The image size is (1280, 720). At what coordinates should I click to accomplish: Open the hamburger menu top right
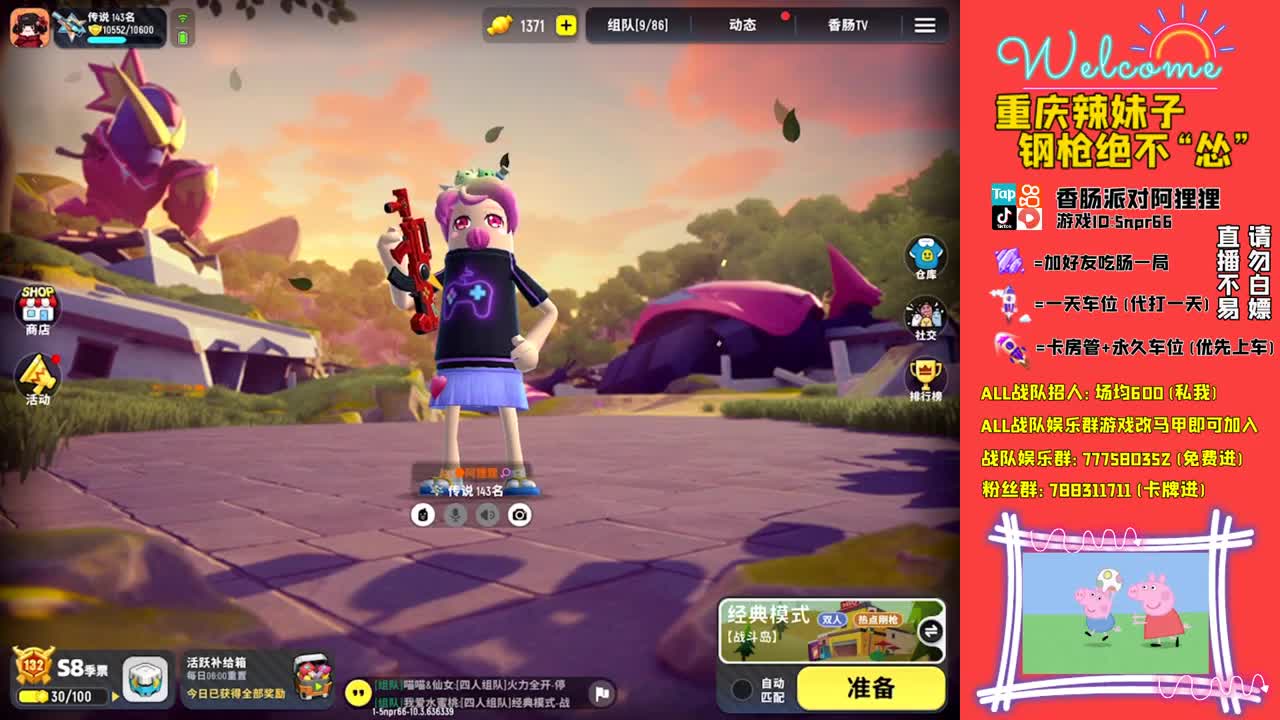coord(924,26)
